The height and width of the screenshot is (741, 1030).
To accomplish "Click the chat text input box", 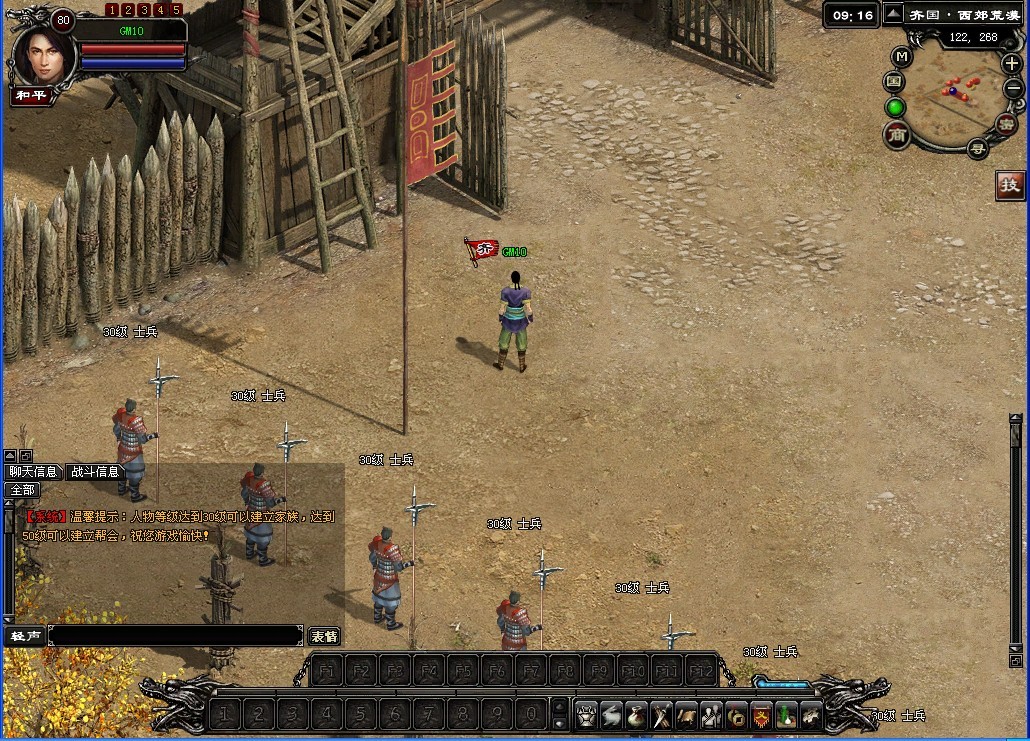I will click(x=175, y=636).
